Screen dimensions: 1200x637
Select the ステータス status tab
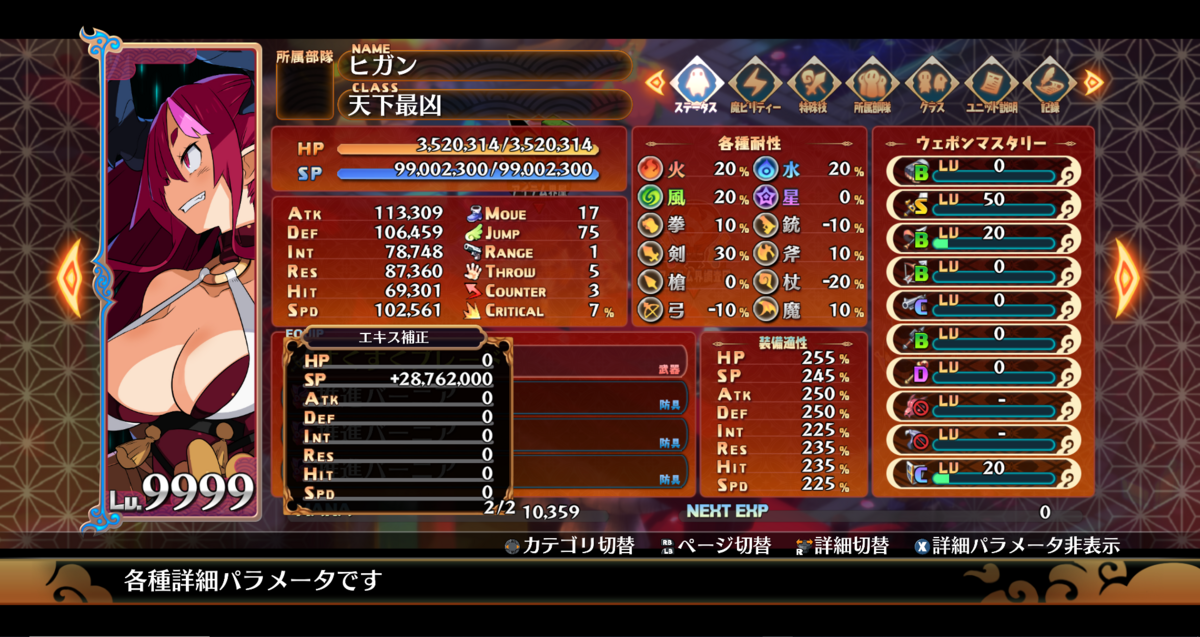(x=695, y=82)
